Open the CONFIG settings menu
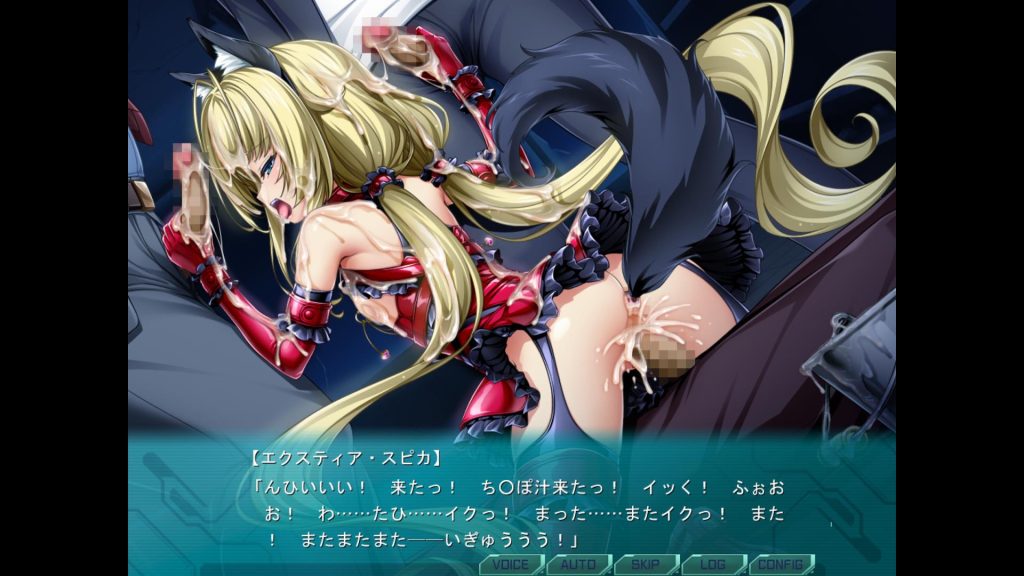Viewport: 1024px width, 576px height. point(781,564)
